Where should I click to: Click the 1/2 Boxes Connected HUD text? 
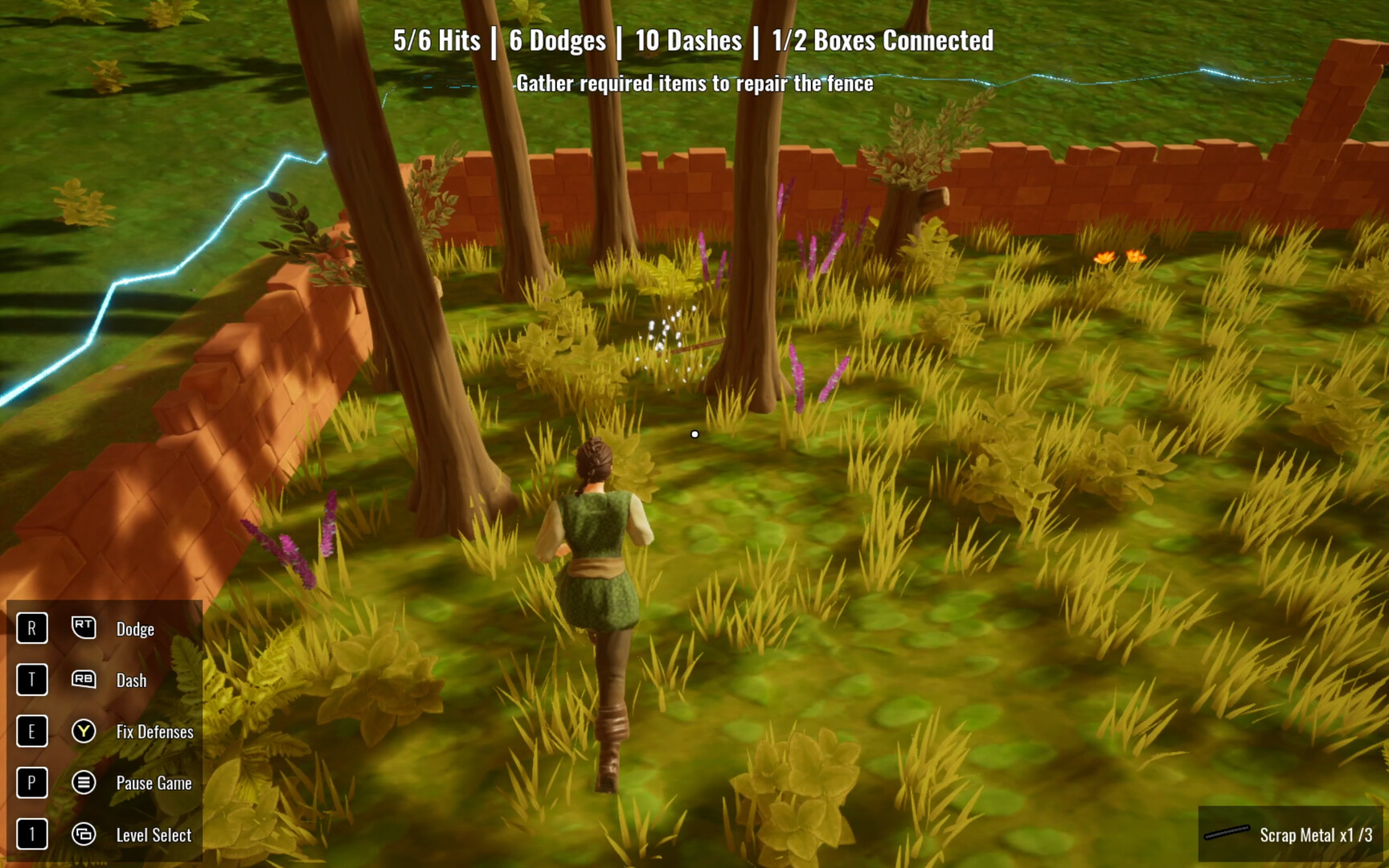881,41
